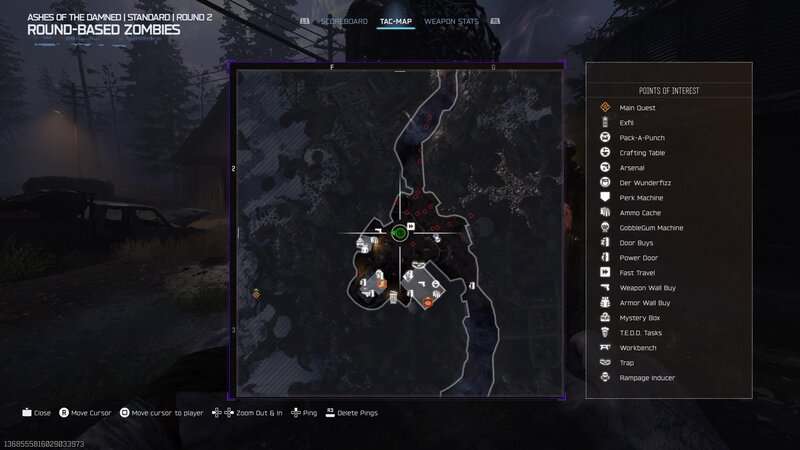800x450 pixels.
Task: Switch to the Scoreboard tab
Action: pyautogui.click(x=343, y=20)
